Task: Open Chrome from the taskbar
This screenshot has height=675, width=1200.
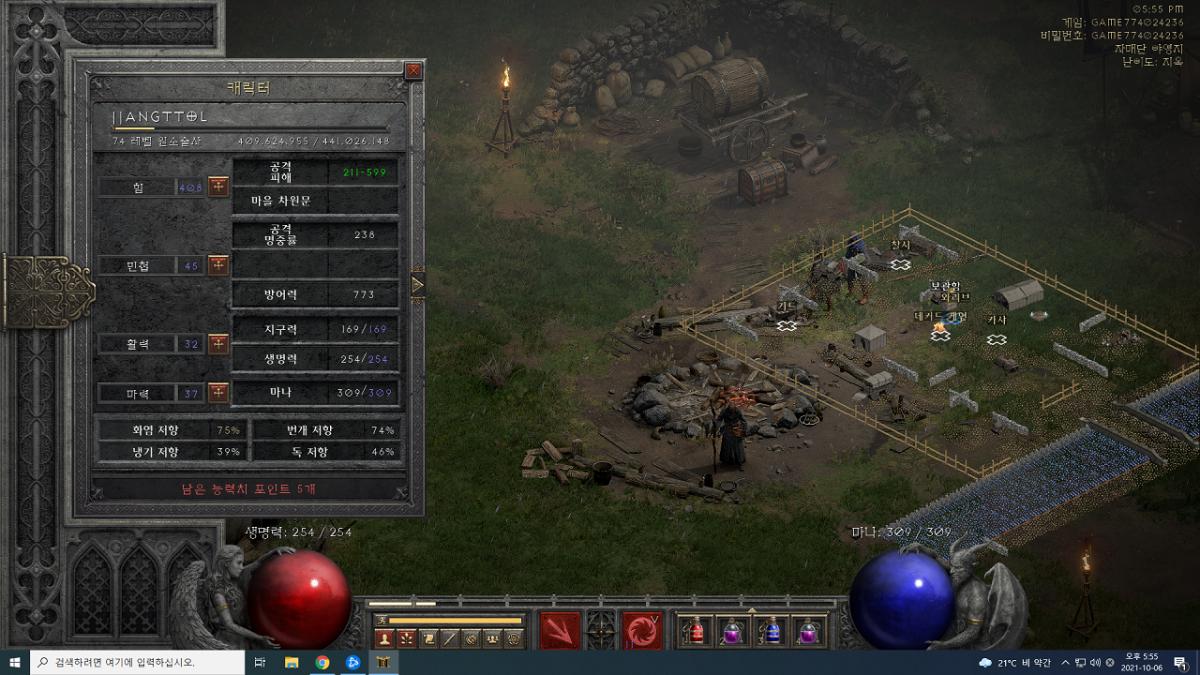Action: 322,662
